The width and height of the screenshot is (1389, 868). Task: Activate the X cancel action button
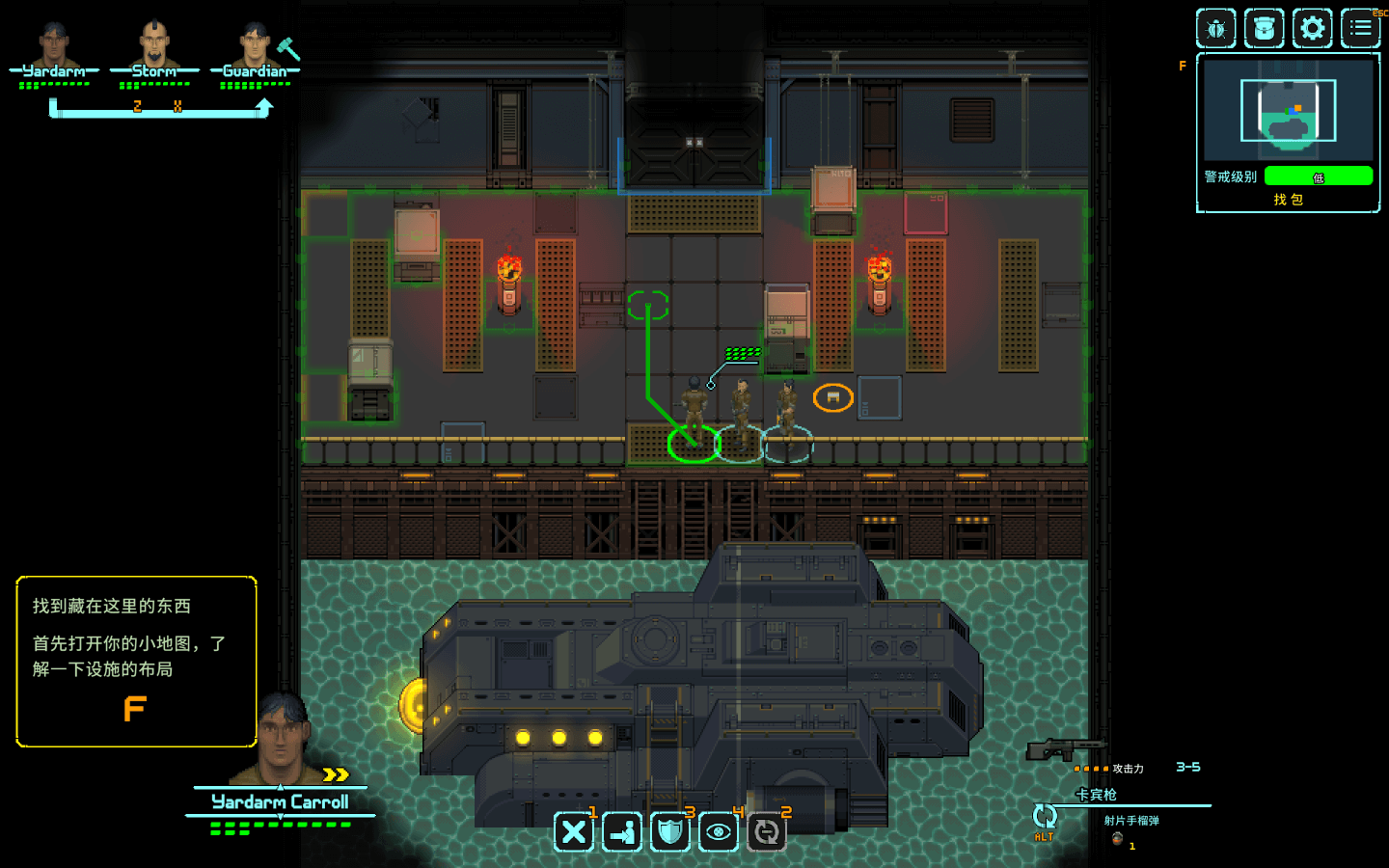[x=574, y=831]
